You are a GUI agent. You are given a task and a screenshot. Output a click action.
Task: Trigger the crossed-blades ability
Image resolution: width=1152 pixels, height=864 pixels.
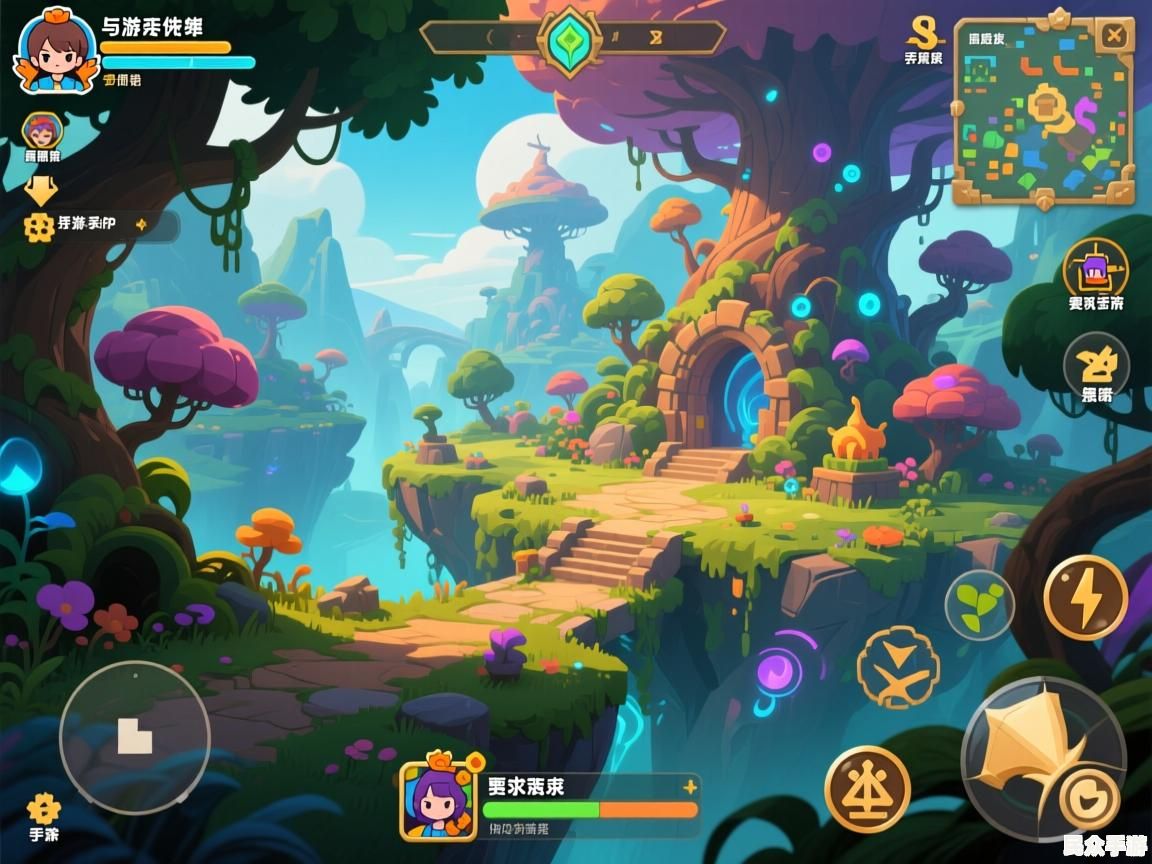click(x=898, y=667)
